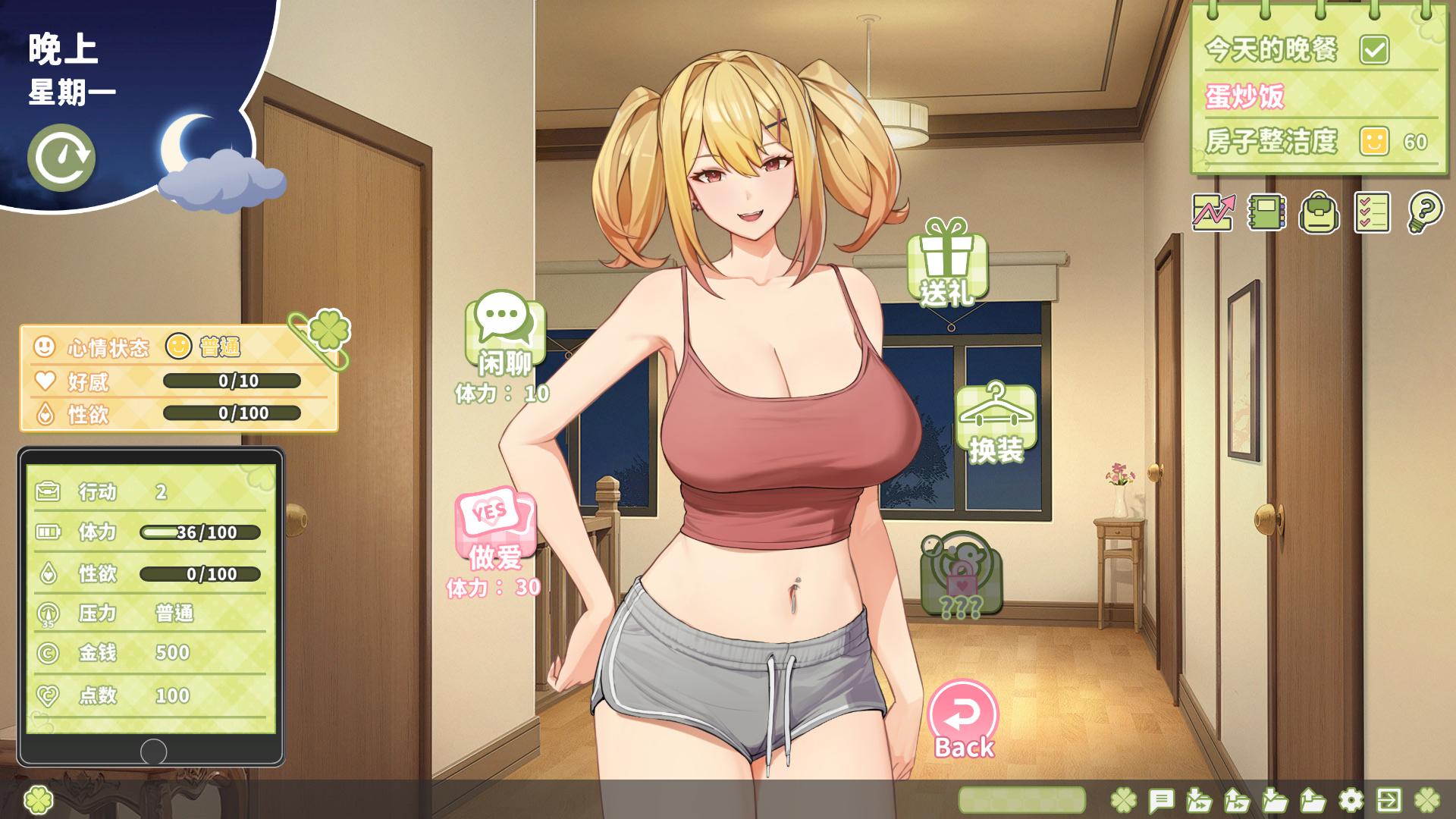Click the round home button on the tablet
Screen dimensions: 1456x819
153,752
